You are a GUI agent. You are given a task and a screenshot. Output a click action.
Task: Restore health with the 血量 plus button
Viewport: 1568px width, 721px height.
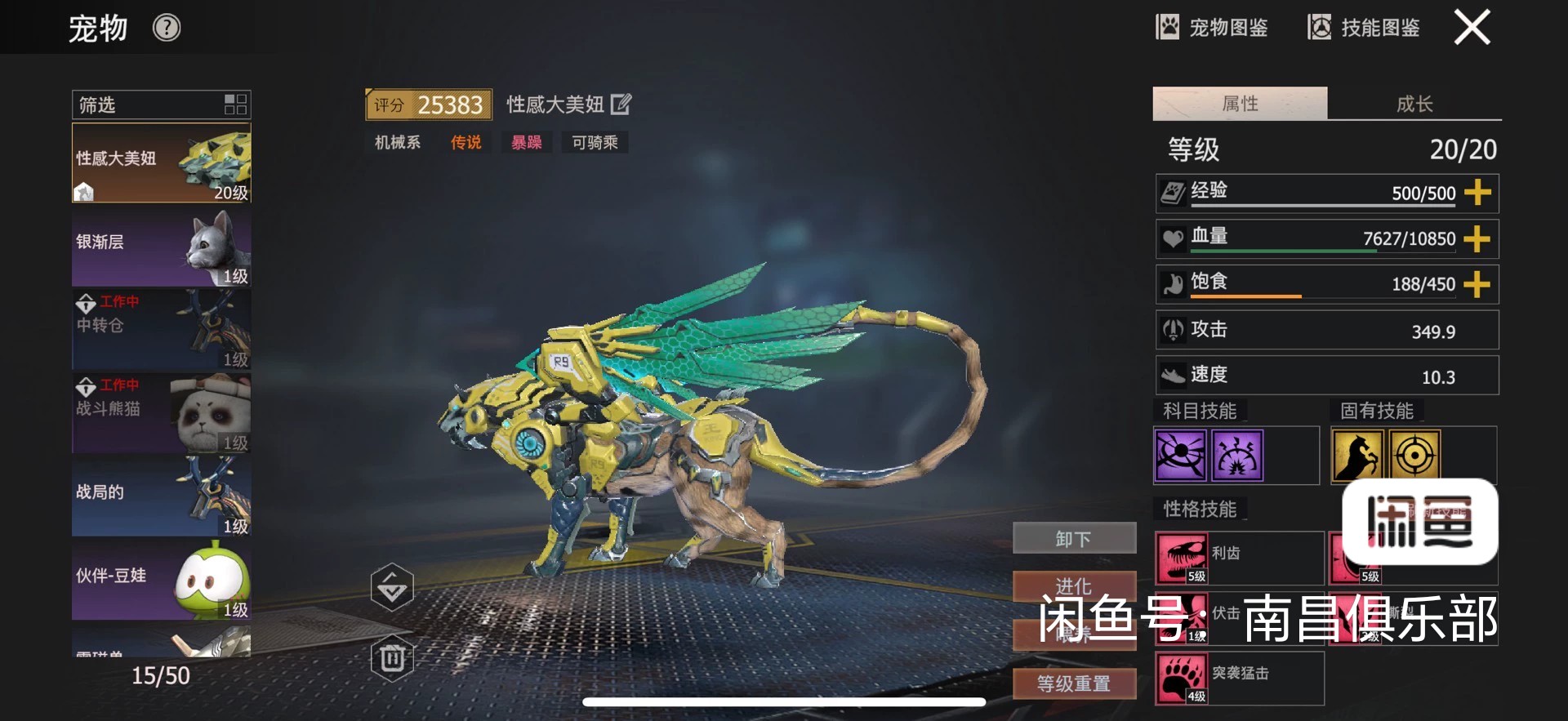point(1477,238)
